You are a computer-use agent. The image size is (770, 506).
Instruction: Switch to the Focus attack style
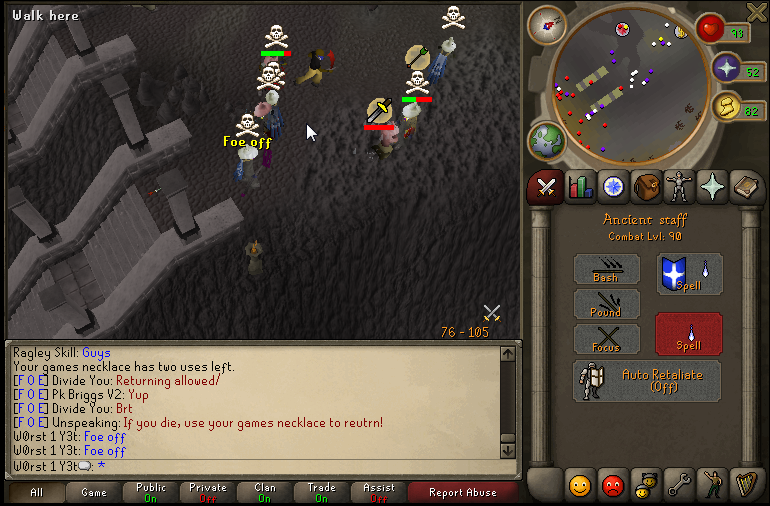pyautogui.click(x=605, y=339)
